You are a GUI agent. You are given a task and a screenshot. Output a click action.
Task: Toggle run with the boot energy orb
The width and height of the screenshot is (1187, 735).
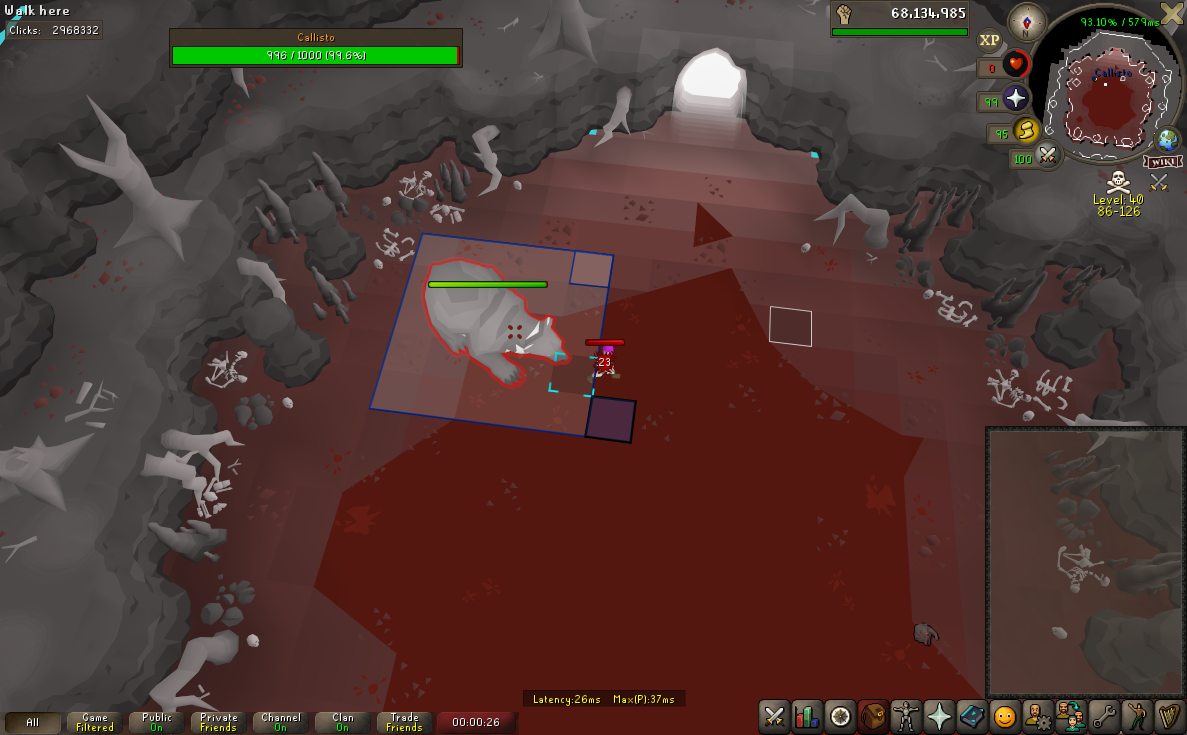coord(1026,130)
